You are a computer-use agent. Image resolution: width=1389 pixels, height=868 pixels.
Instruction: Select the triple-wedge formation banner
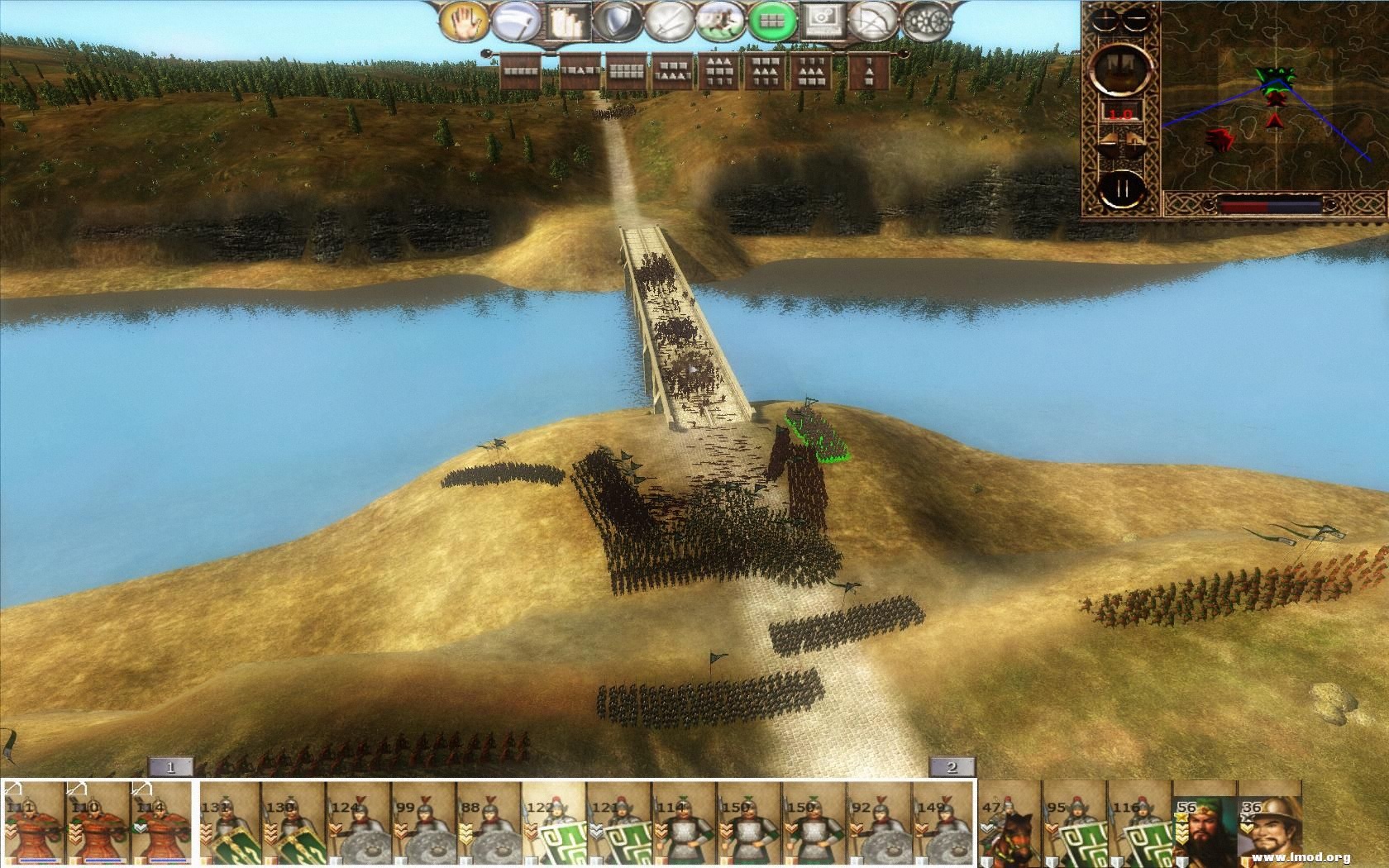(719, 70)
